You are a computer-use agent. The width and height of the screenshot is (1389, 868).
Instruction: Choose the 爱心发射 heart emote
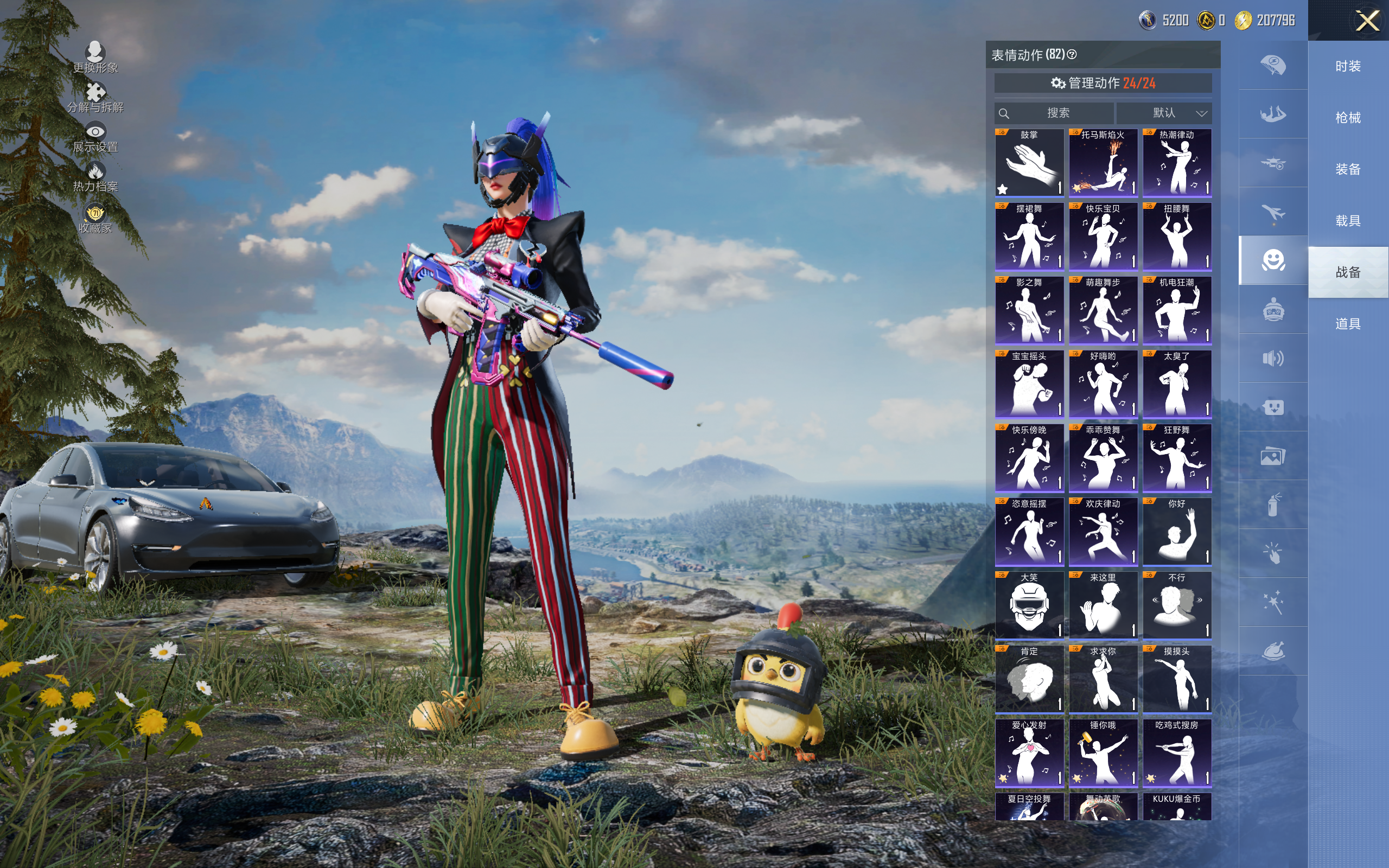1029,753
